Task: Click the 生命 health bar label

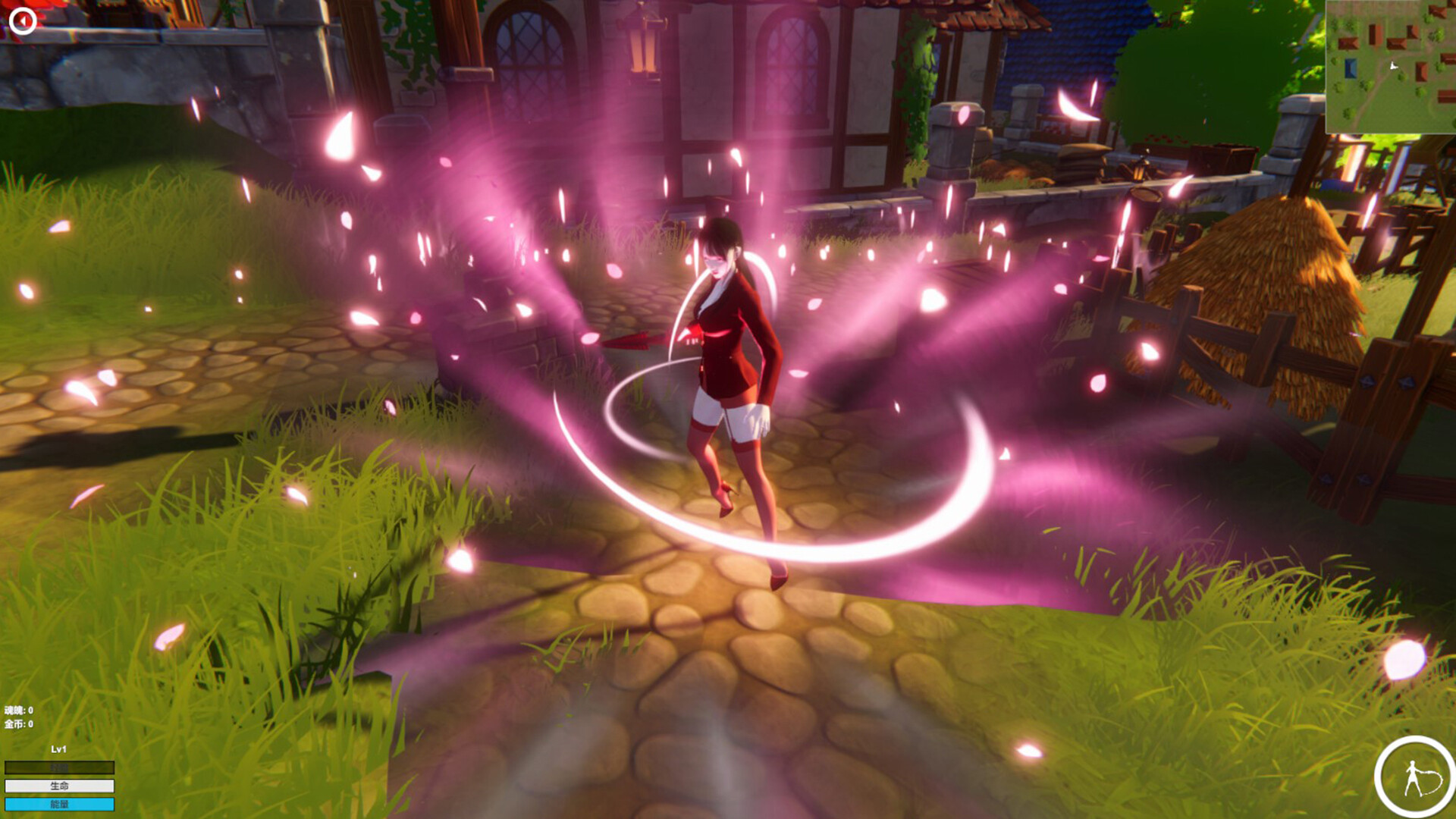Action: pyautogui.click(x=59, y=786)
